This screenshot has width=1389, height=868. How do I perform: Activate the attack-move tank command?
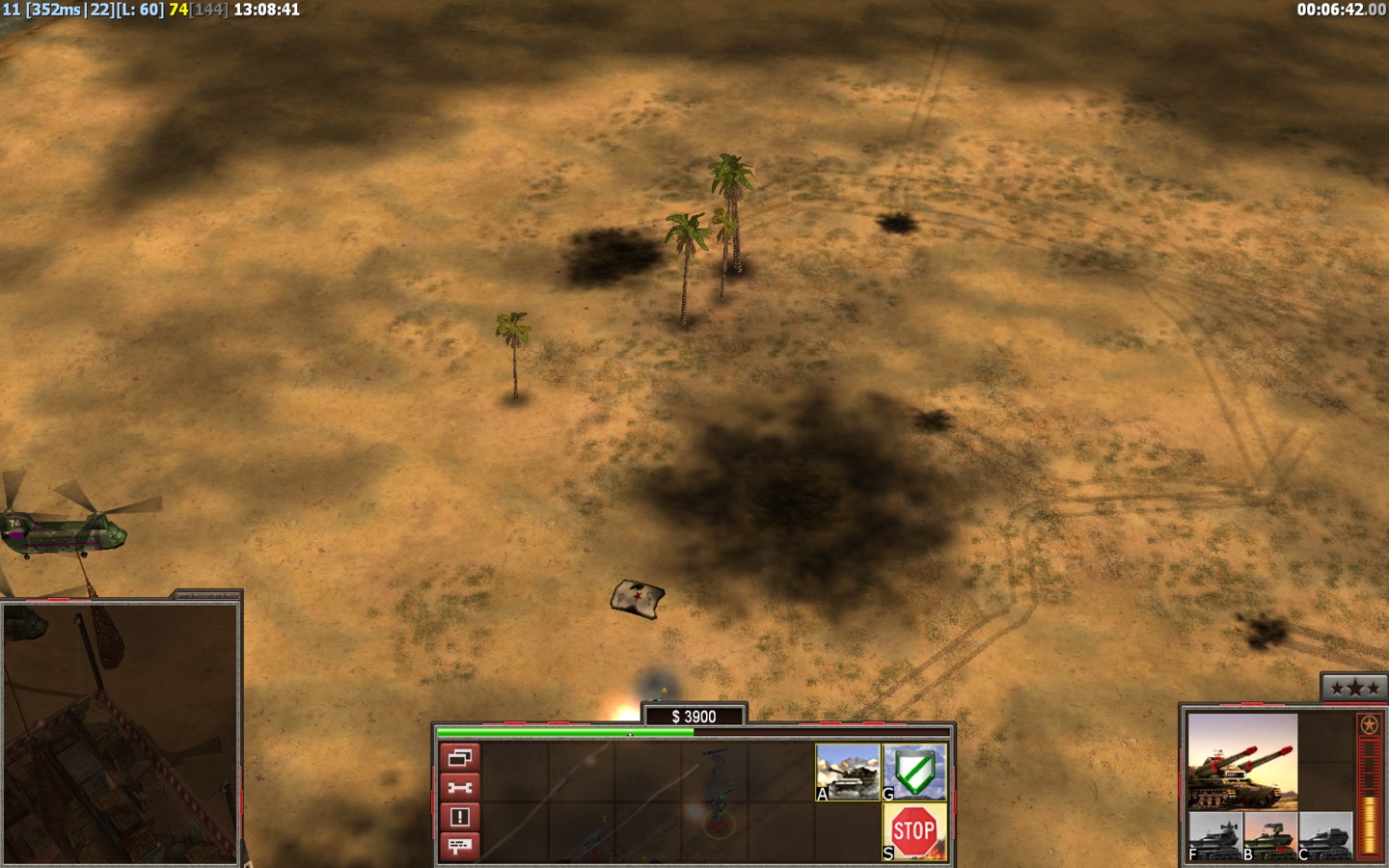coord(848,772)
